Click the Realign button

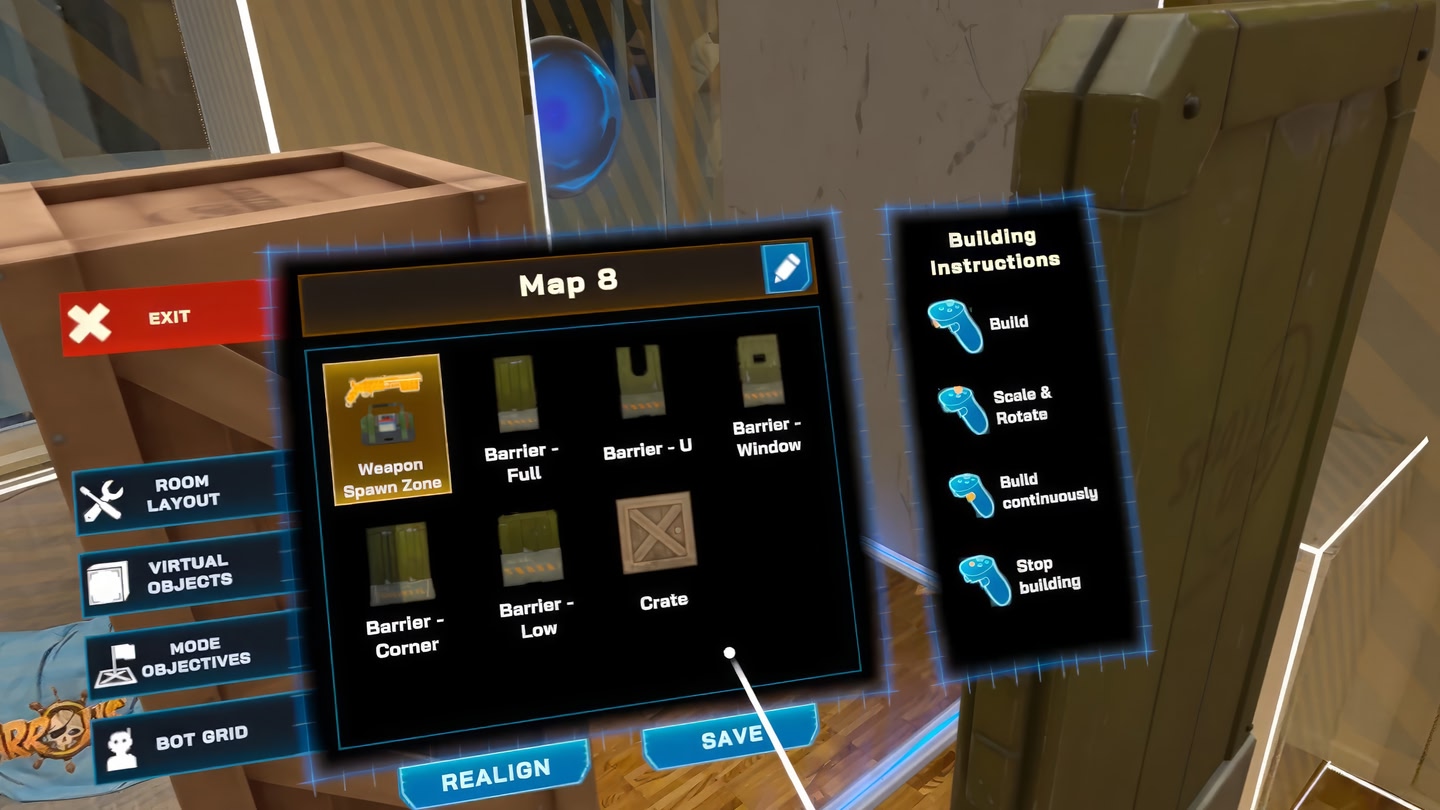[495, 768]
